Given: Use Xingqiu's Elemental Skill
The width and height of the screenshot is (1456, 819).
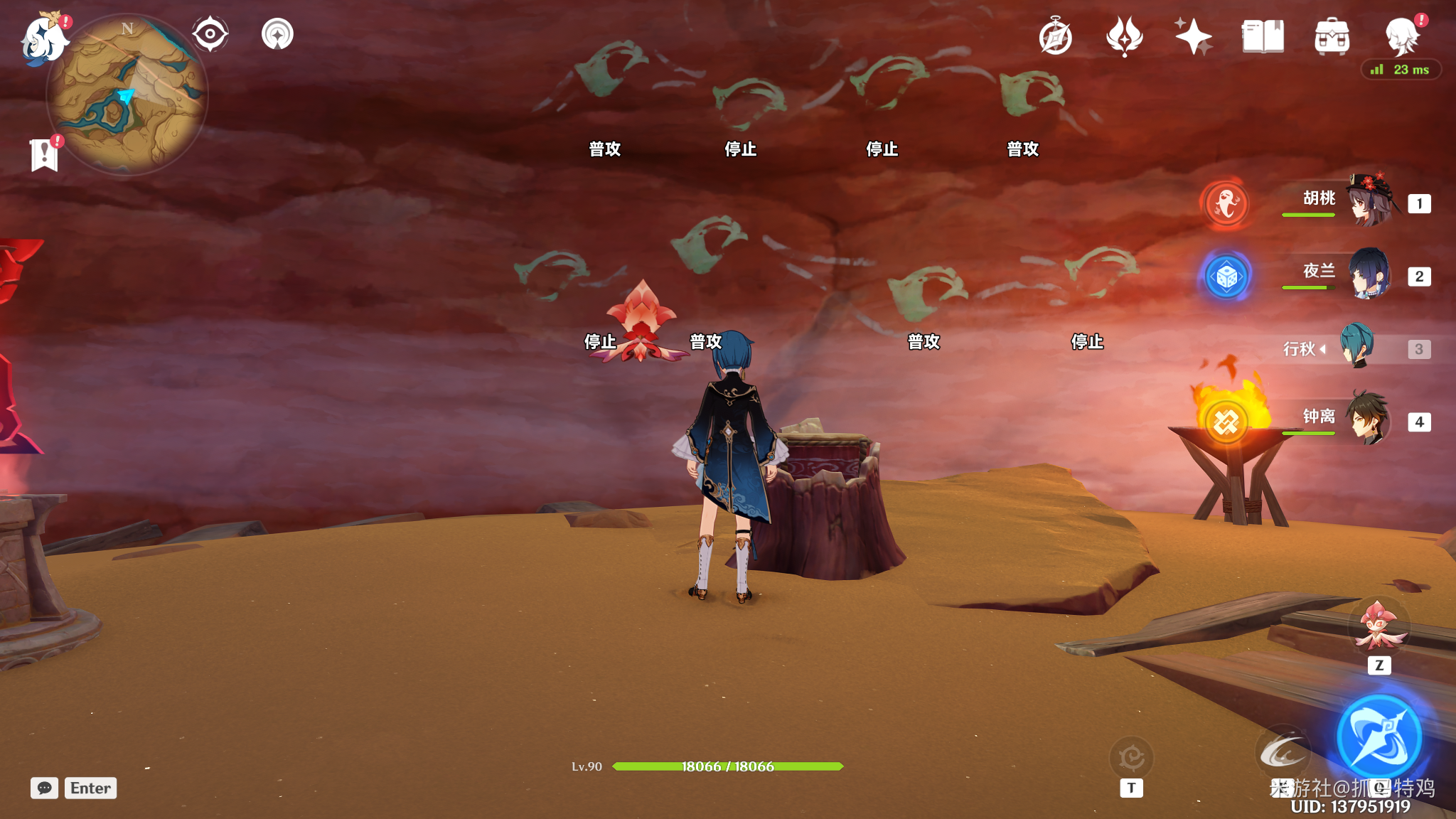Looking at the screenshot, I should tap(1283, 751).
